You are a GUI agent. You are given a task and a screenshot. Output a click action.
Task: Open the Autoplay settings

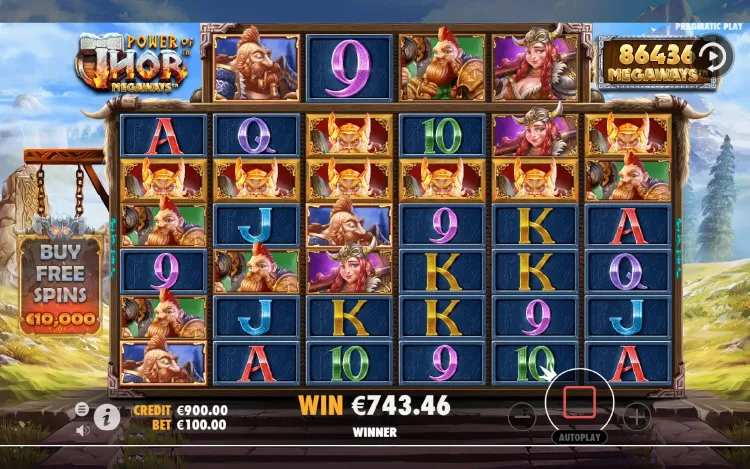pyautogui.click(x=579, y=437)
